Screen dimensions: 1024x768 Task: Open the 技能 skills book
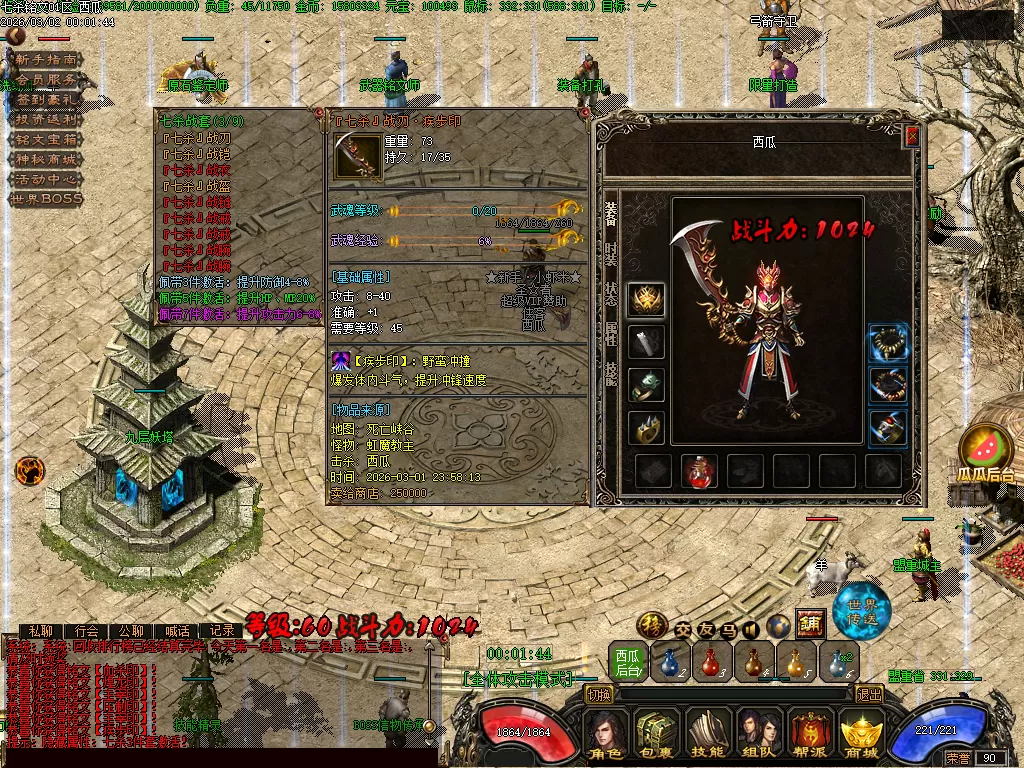pos(709,737)
